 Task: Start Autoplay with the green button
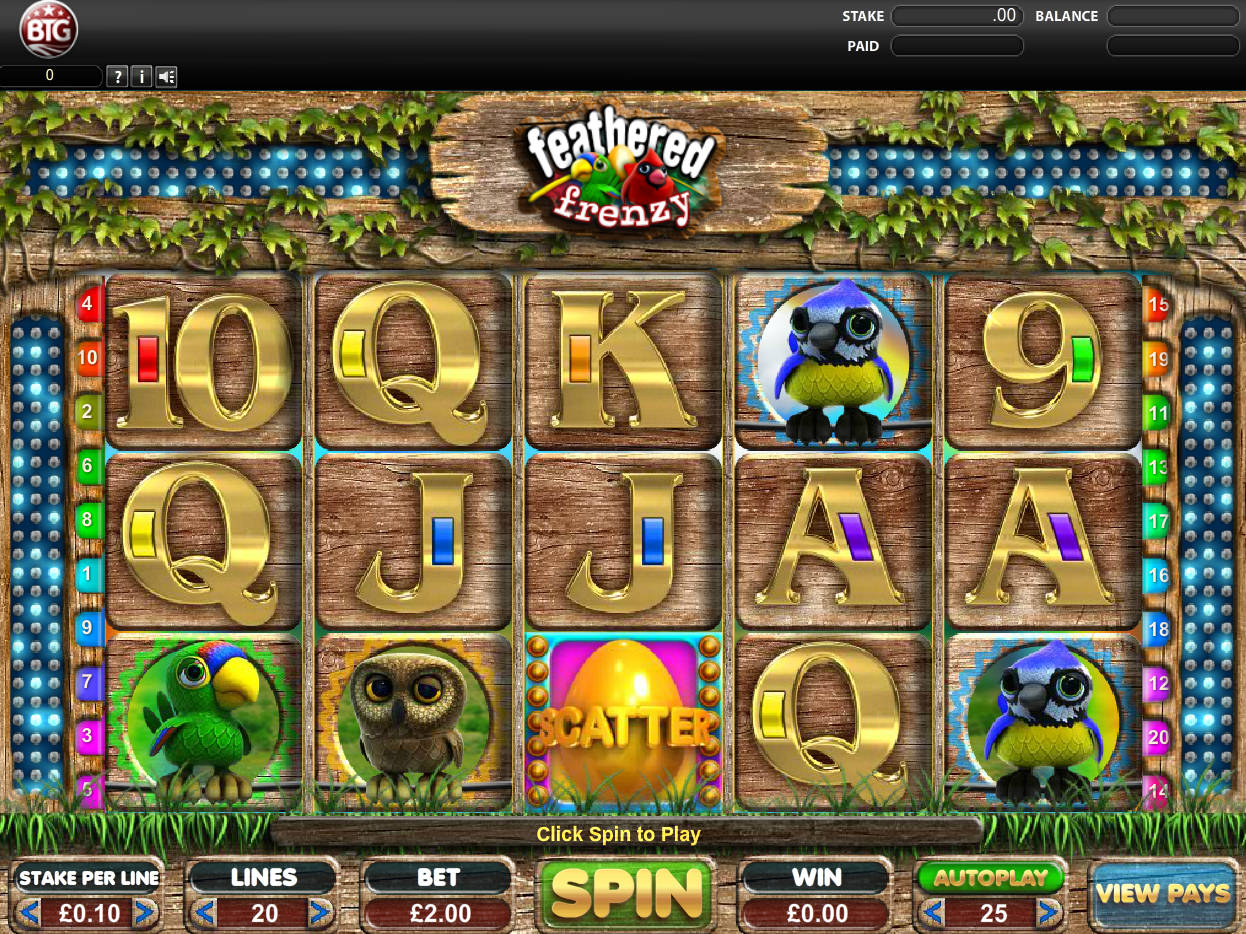(990, 878)
